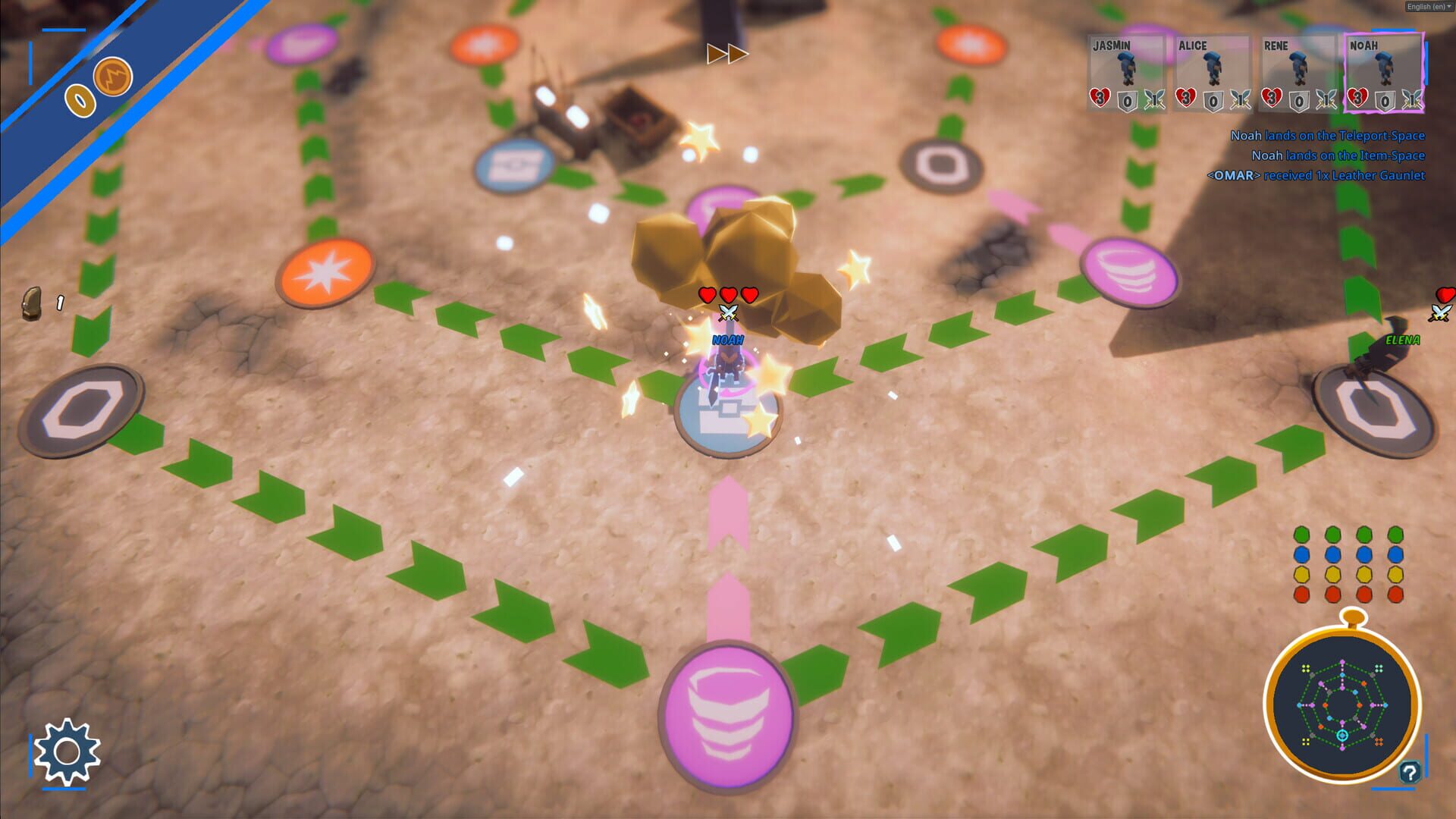Select the Leather Gaunlet item icon on the left
The width and height of the screenshot is (1456, 819).
(32, 303)
